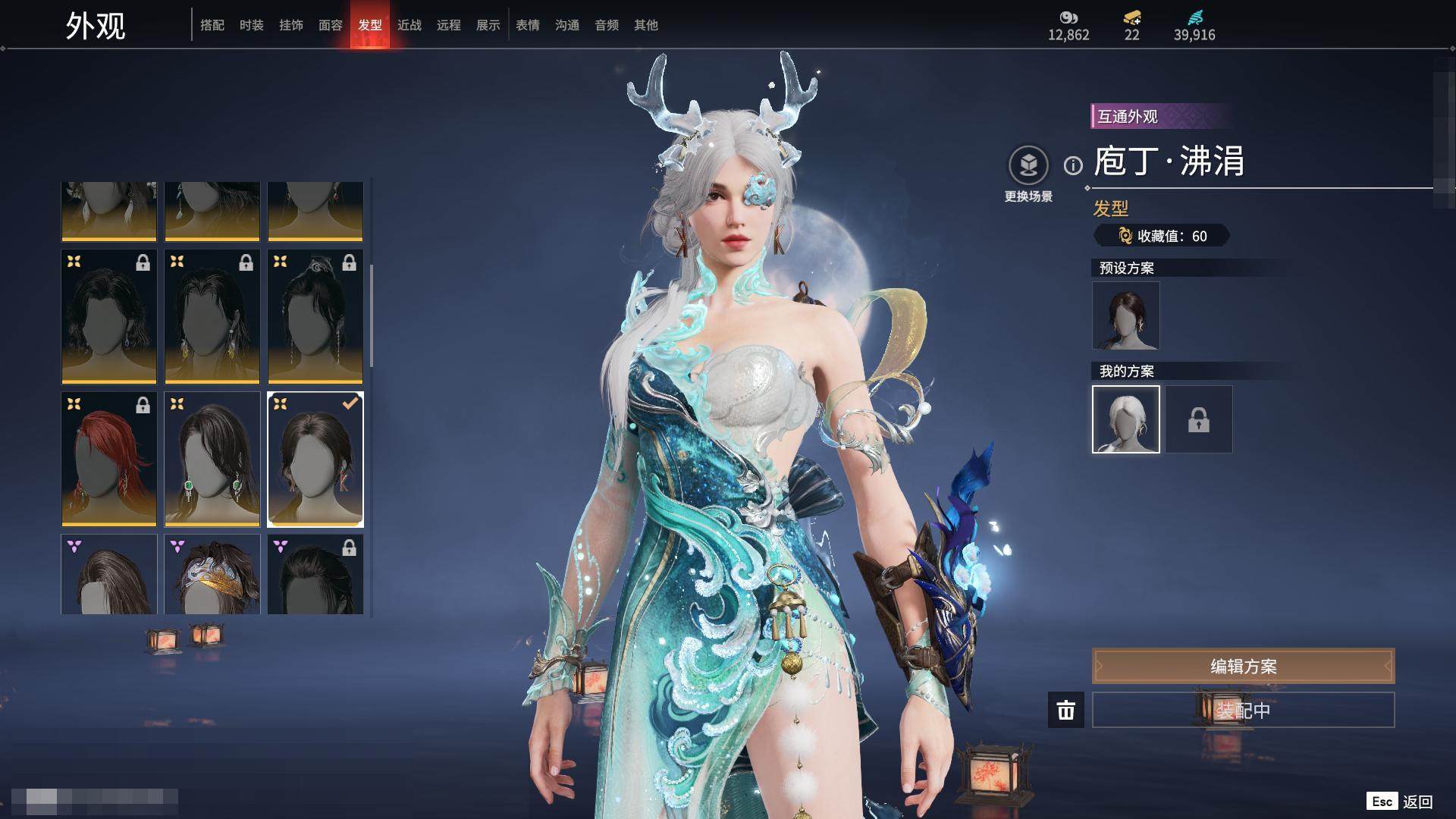Open the info icon beside 庖丁·沸涓

click(x=1073, y=165)
